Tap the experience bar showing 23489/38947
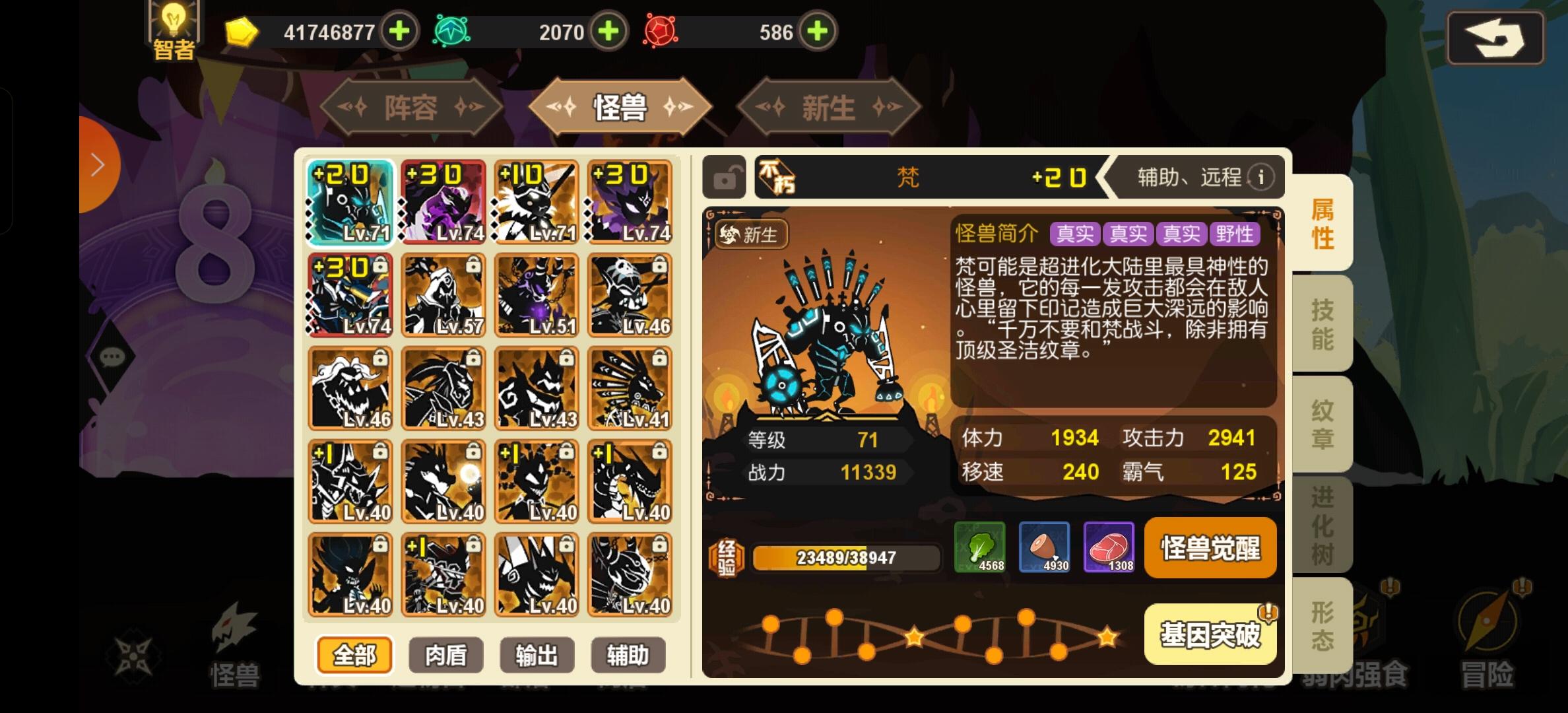1568x713 pixels. tap(847, 557)
